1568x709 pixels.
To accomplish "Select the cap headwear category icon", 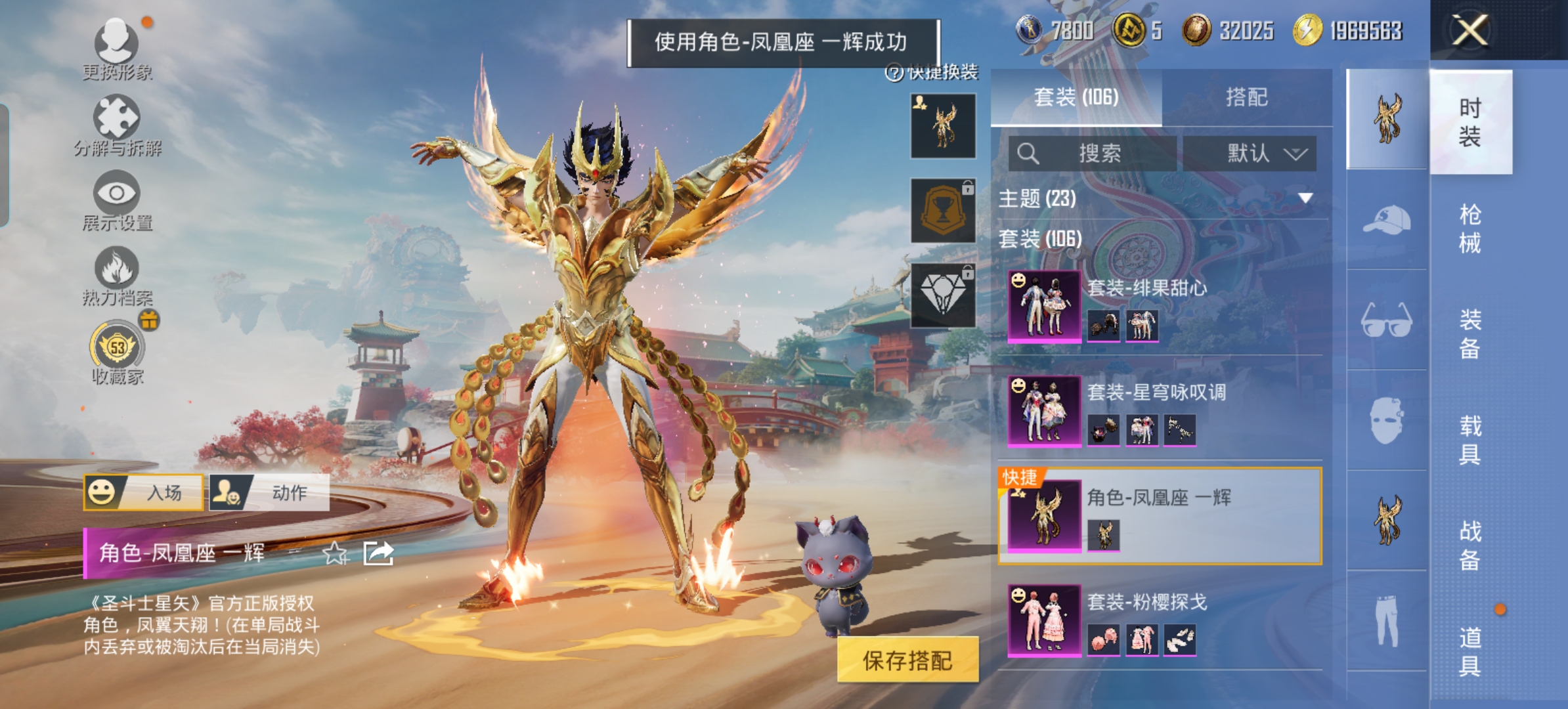I will pyautogui.click(x=1387, y=220).
